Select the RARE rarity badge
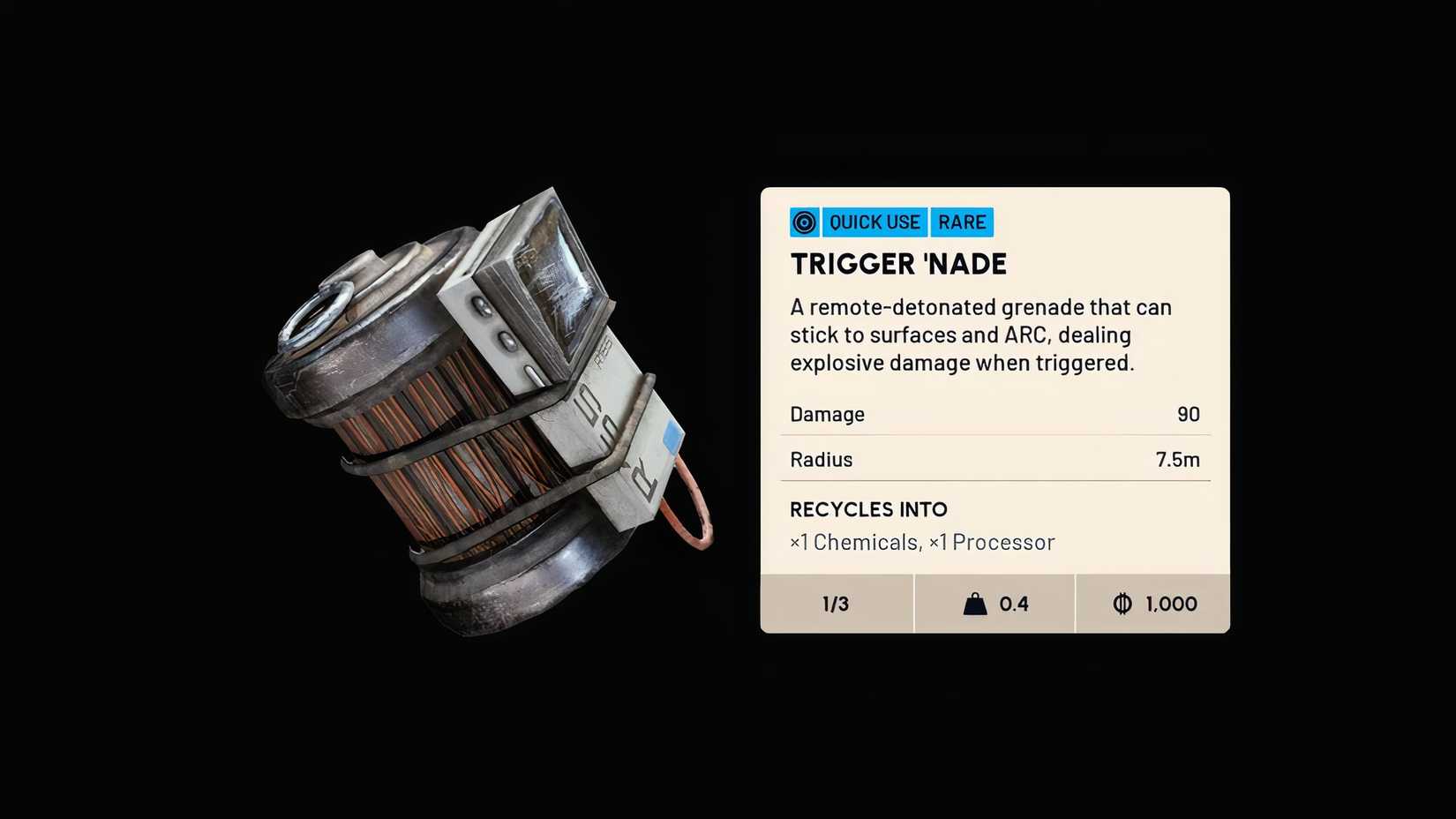1456x819 pixels. 961,222
